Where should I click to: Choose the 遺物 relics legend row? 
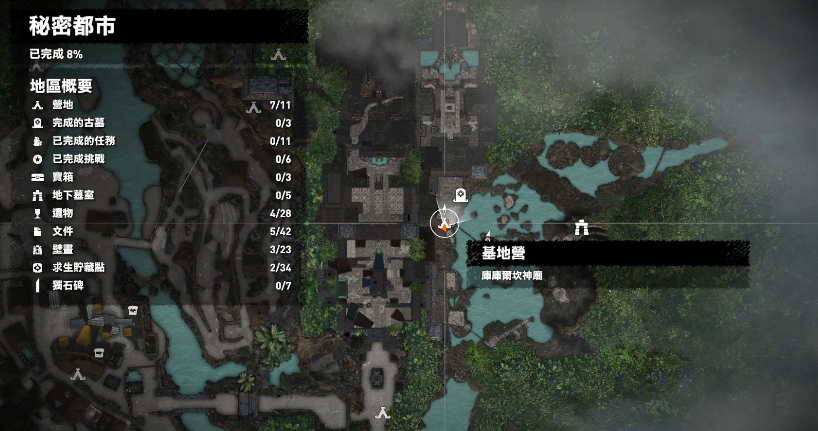coord(150,213)
